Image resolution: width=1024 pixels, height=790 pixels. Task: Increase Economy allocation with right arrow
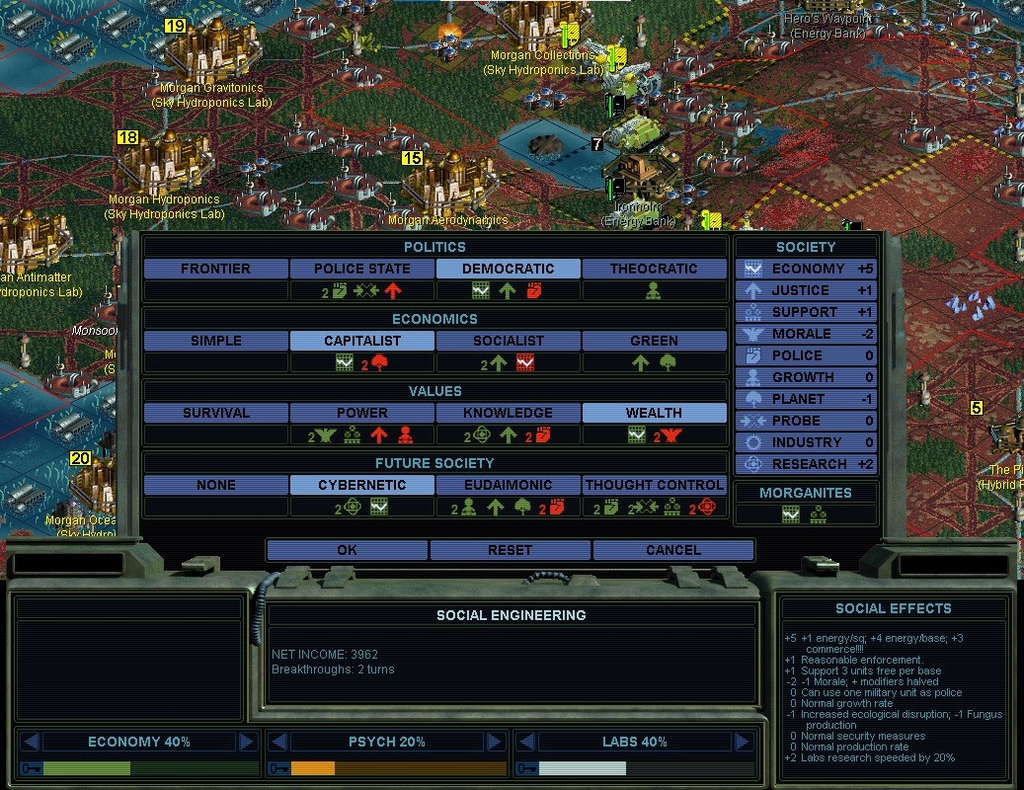pyautogui.click(x=246, y=742)
